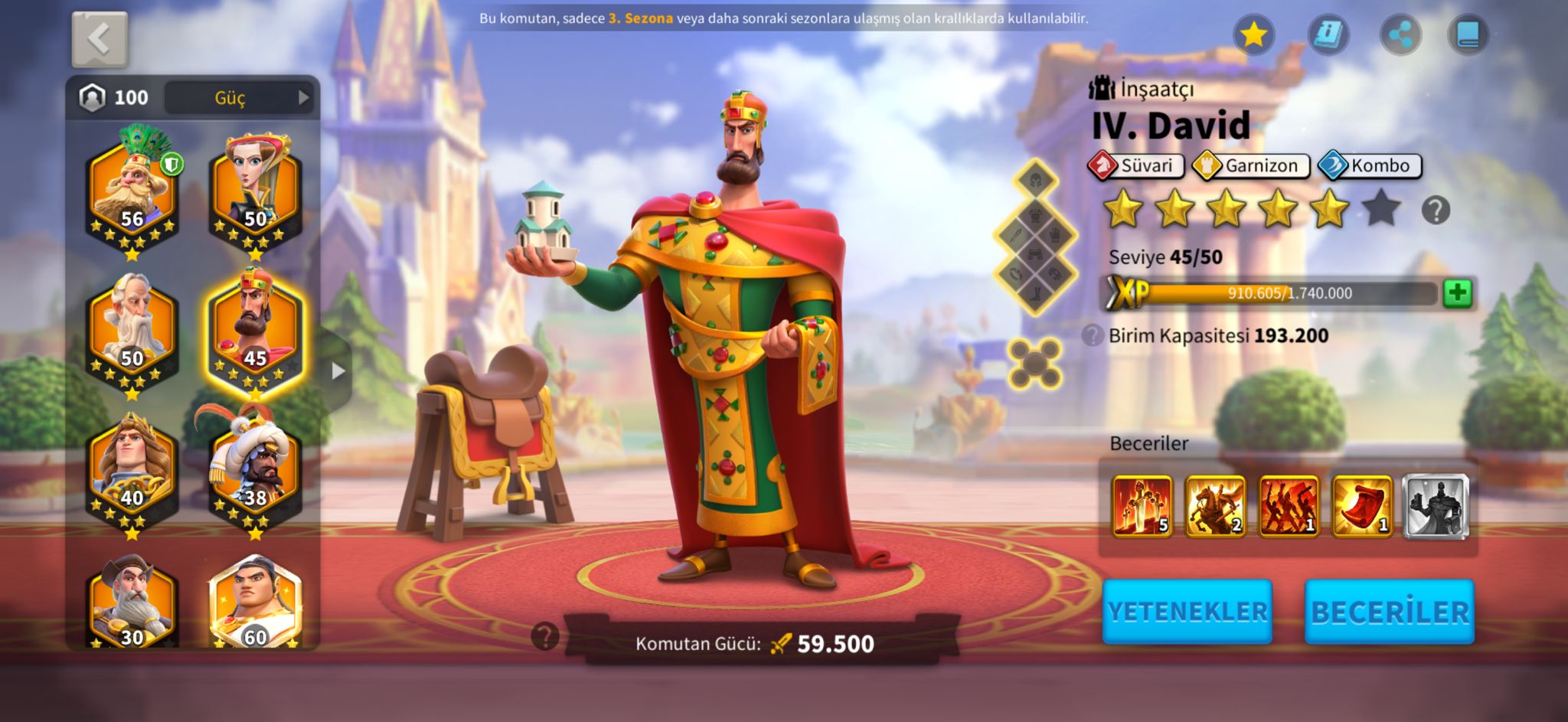1568x722 pixels.
Task: Open the YETENEKLER talents screen
Action: point(1187,612)
